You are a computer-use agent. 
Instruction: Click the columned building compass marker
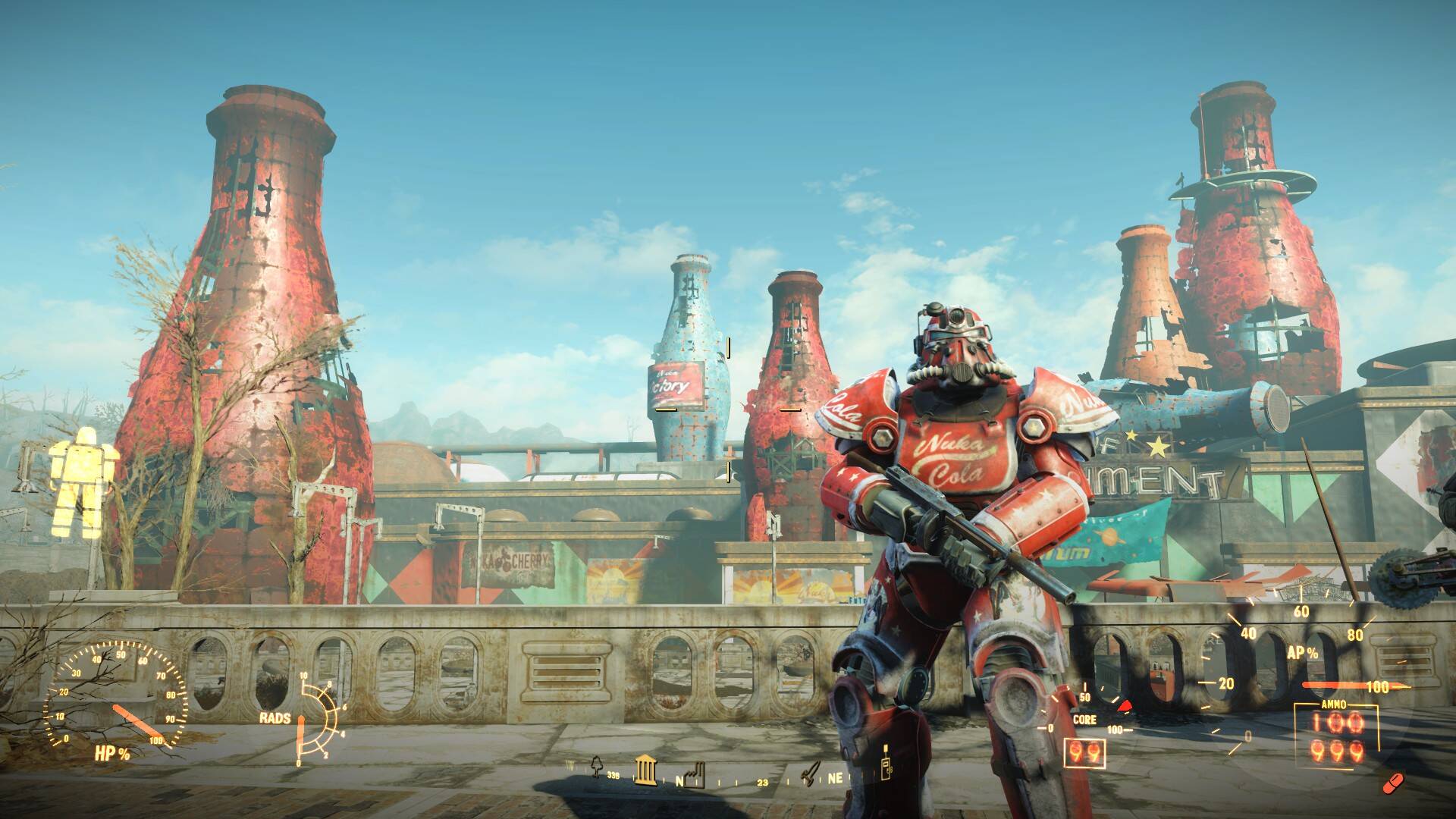(645, 769)
